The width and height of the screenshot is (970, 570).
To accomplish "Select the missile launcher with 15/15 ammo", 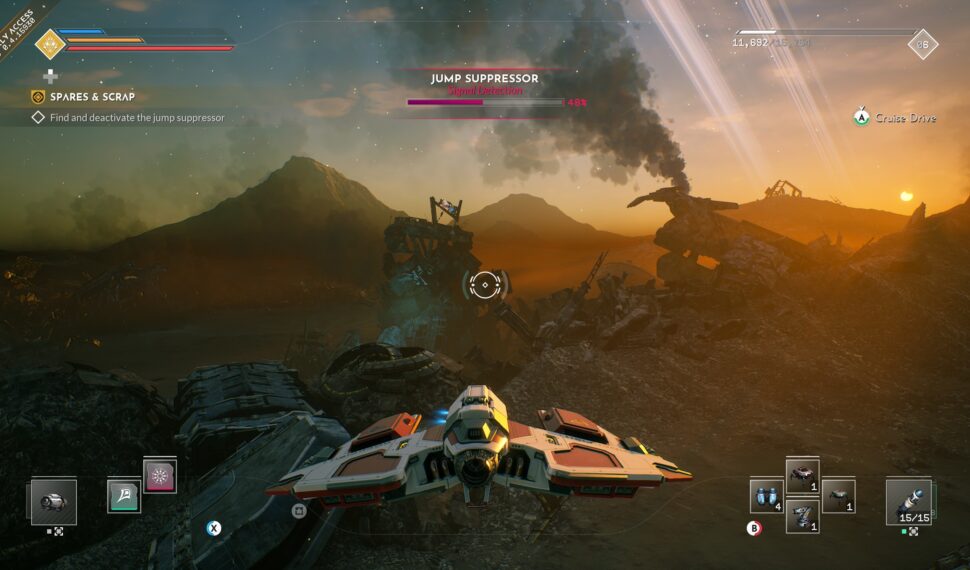I will 908,501.
